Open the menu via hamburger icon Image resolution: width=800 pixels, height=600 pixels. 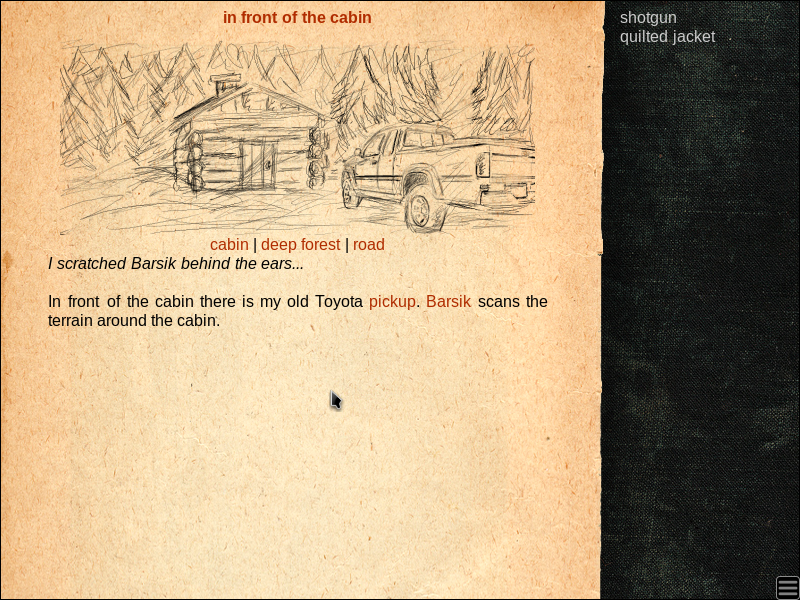point(787,587)
